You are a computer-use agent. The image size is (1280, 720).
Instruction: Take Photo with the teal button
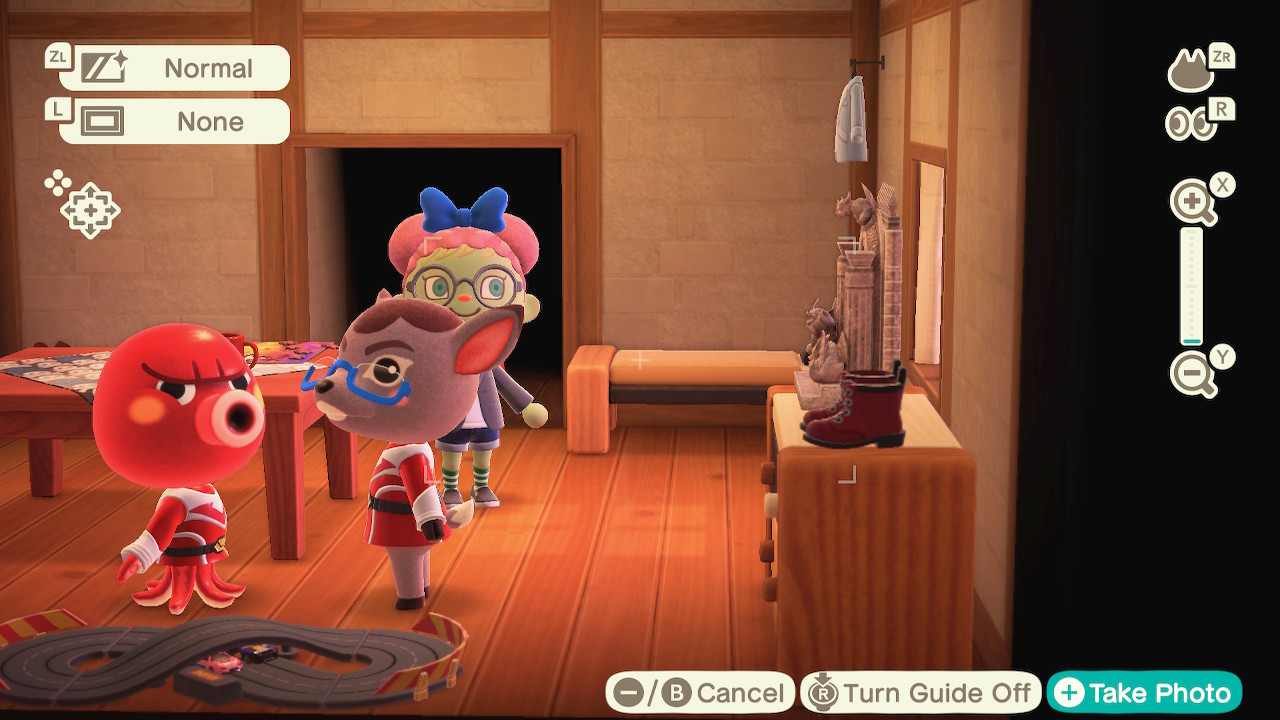tap(1144, 693)
